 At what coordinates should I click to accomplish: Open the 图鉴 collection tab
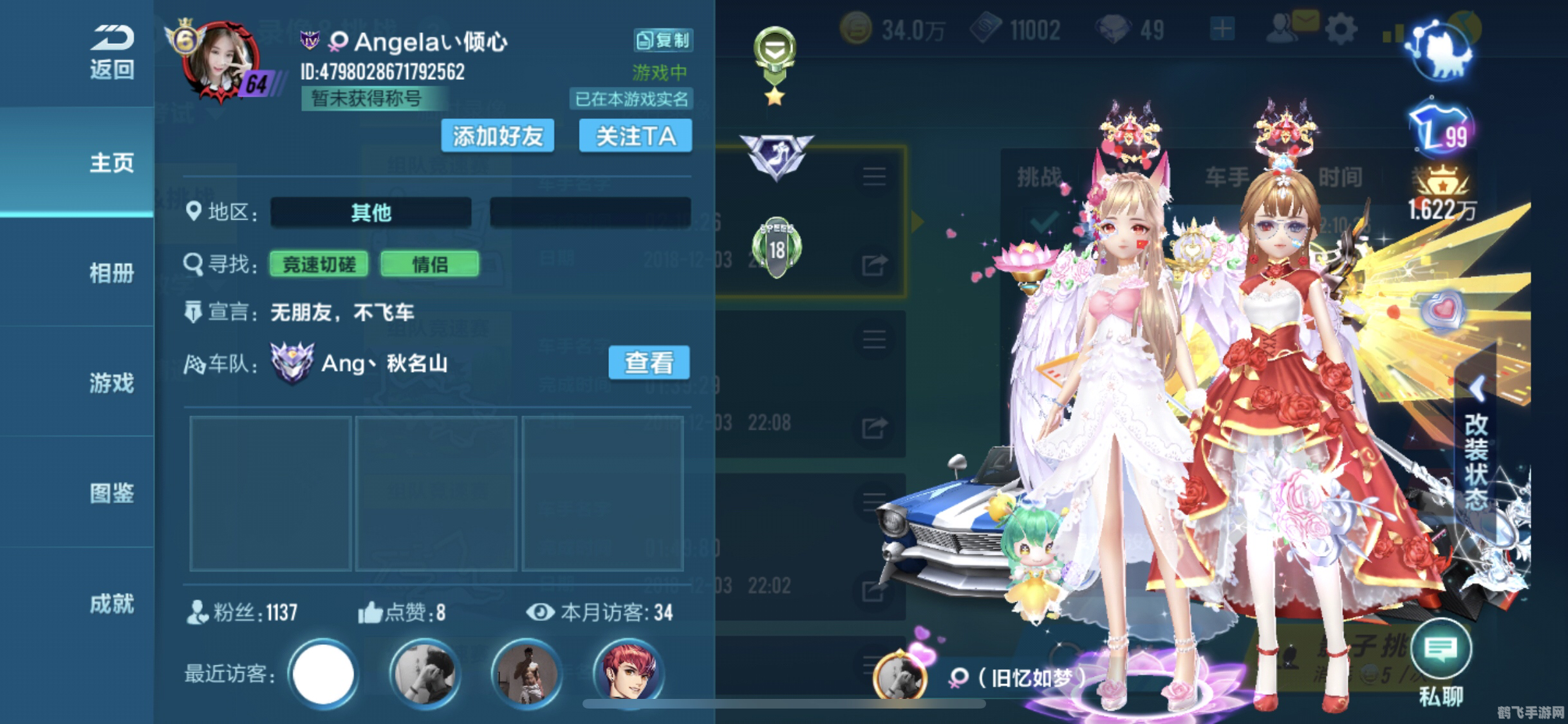(x=111, y=494)
